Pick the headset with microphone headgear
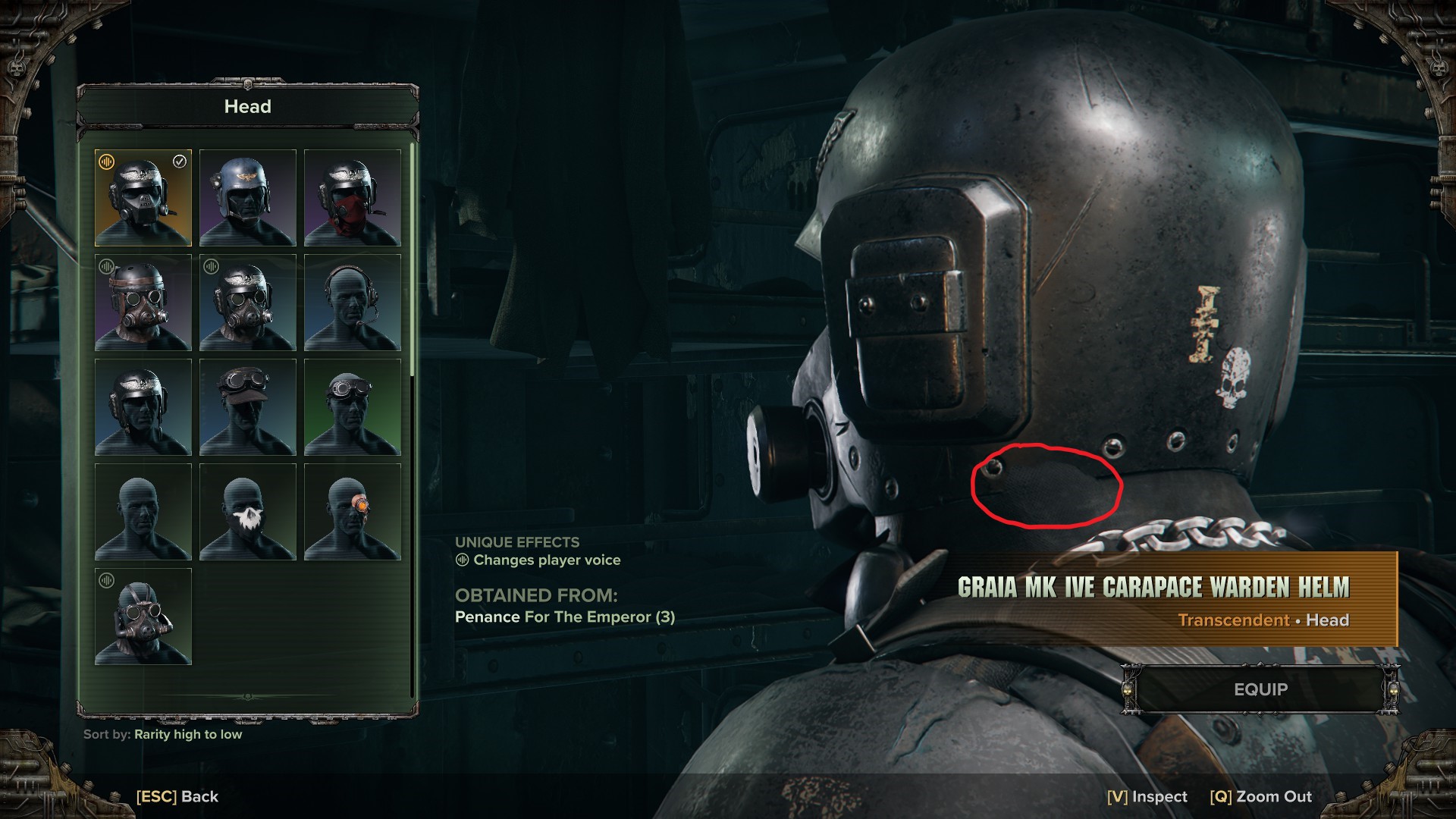Screen dimensions: 1456x819 pyautogui.click(x=353, y=303)
